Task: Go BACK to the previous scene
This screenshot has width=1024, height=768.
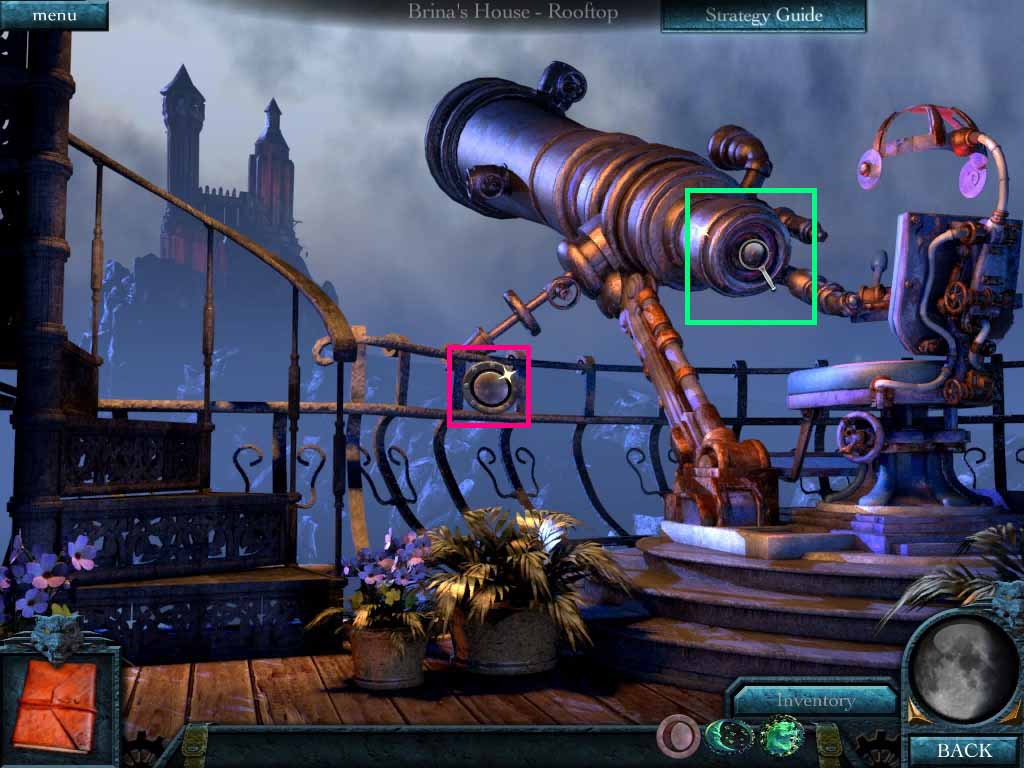Action: (964, 750)
